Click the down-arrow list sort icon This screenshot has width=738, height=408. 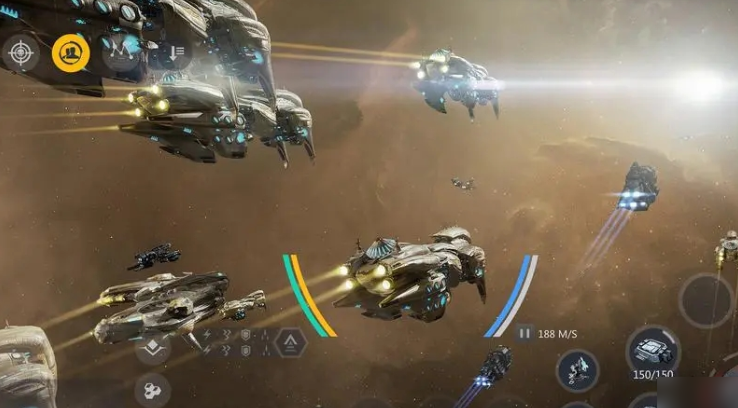[x=171, y=52]
